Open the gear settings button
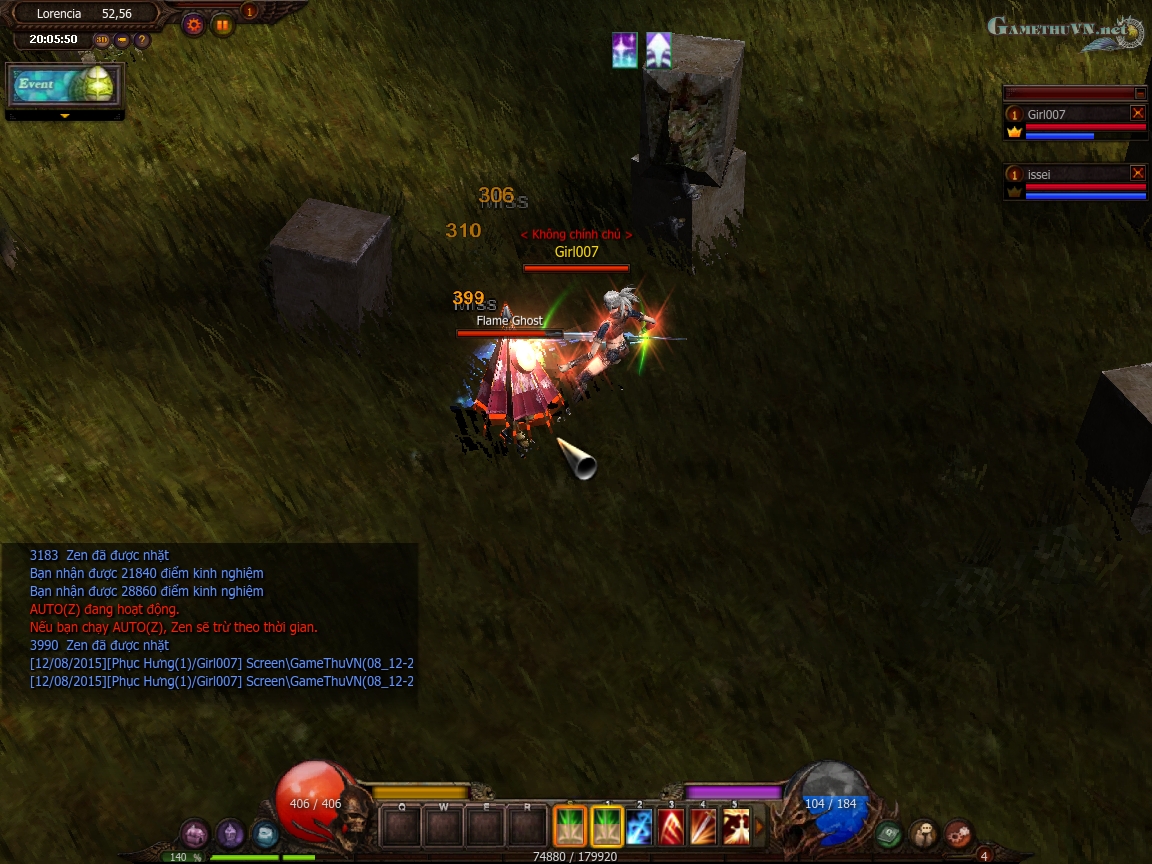This screenshot has height=864, width=1152. click(194, 25)
